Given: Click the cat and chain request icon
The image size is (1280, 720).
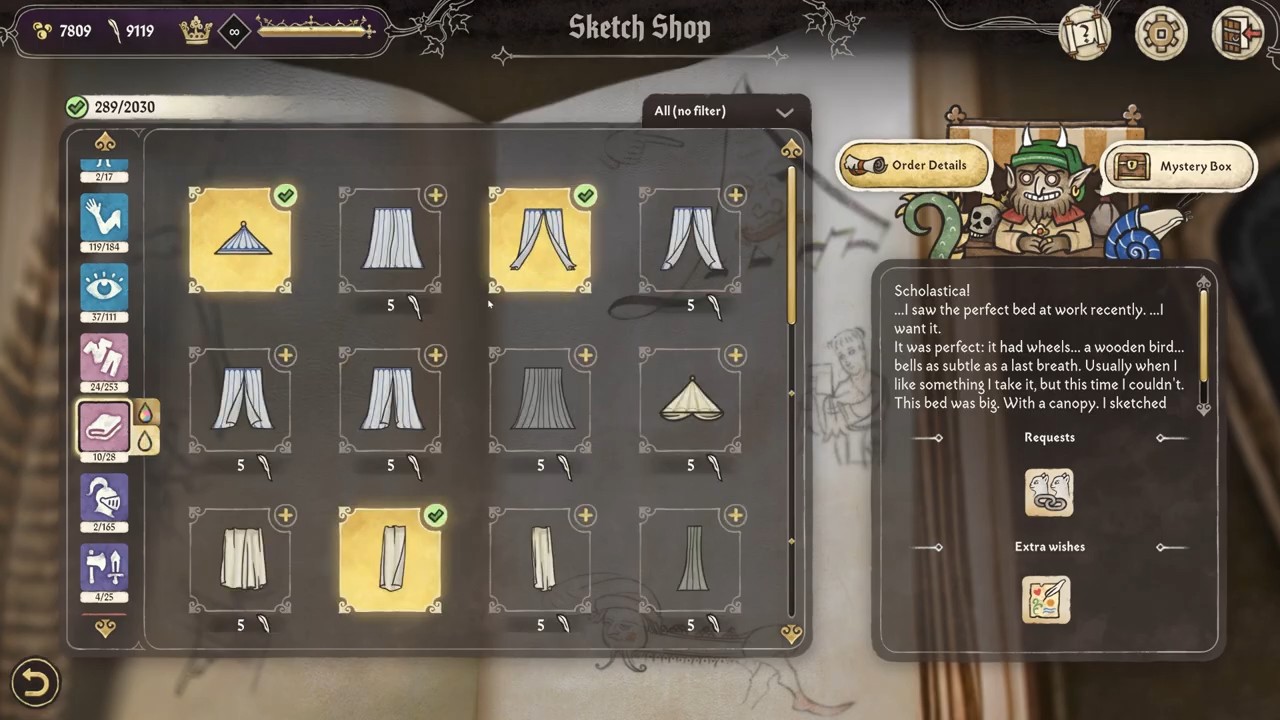Looking at the screenshot, I should coord(1049,493).
